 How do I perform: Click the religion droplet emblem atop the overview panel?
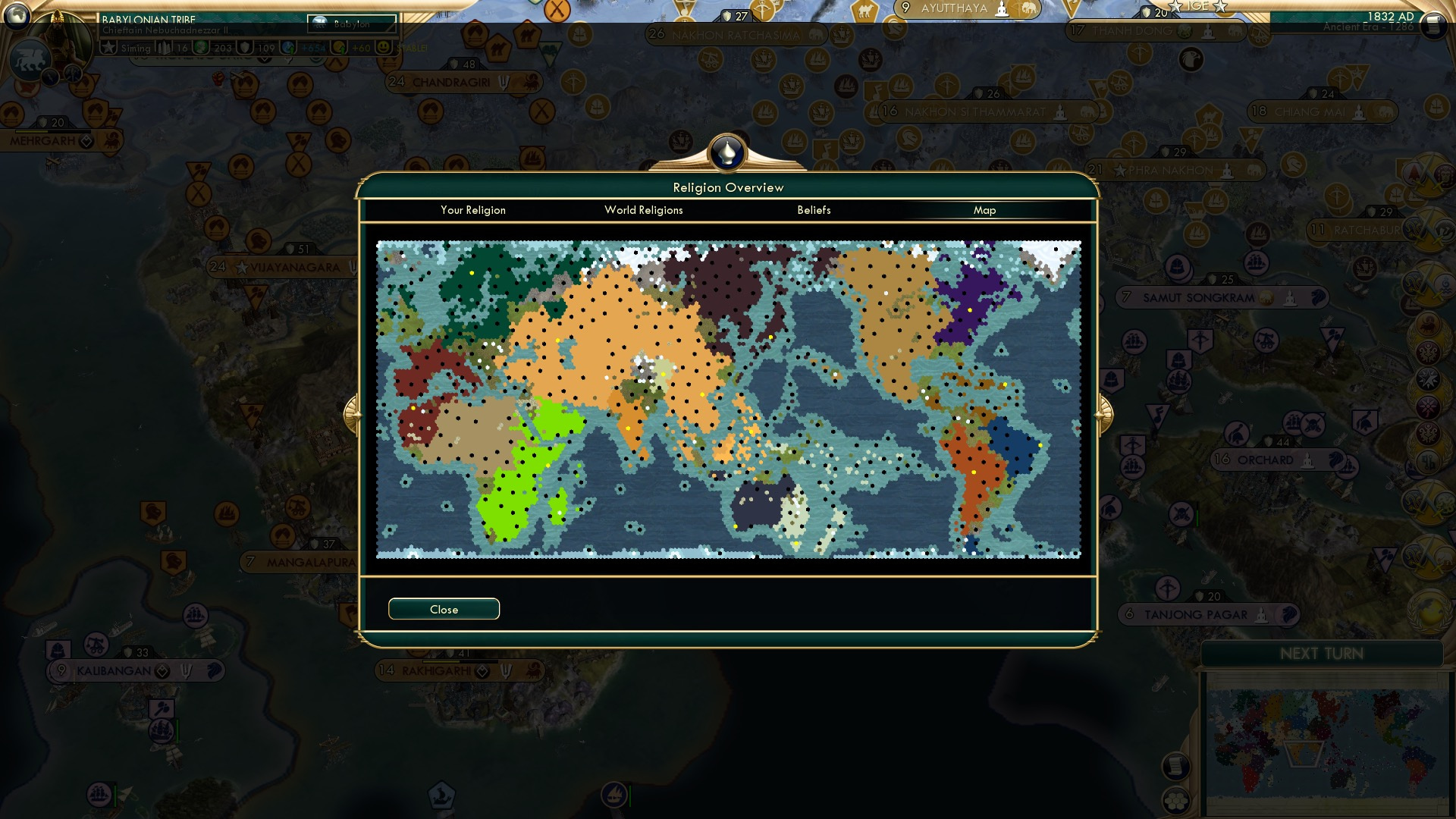tap(726, 152)
